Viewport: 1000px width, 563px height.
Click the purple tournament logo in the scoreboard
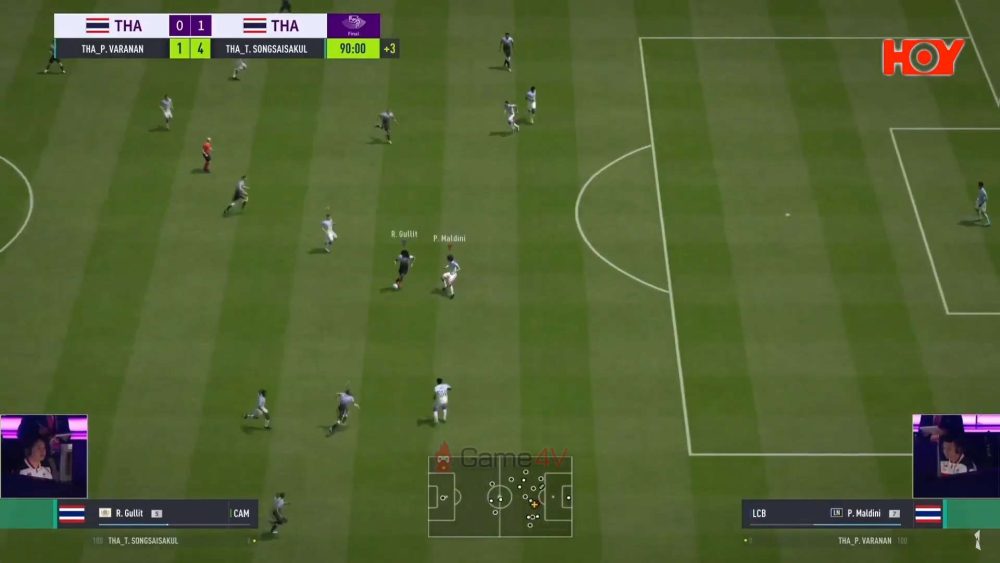[353, 25]
